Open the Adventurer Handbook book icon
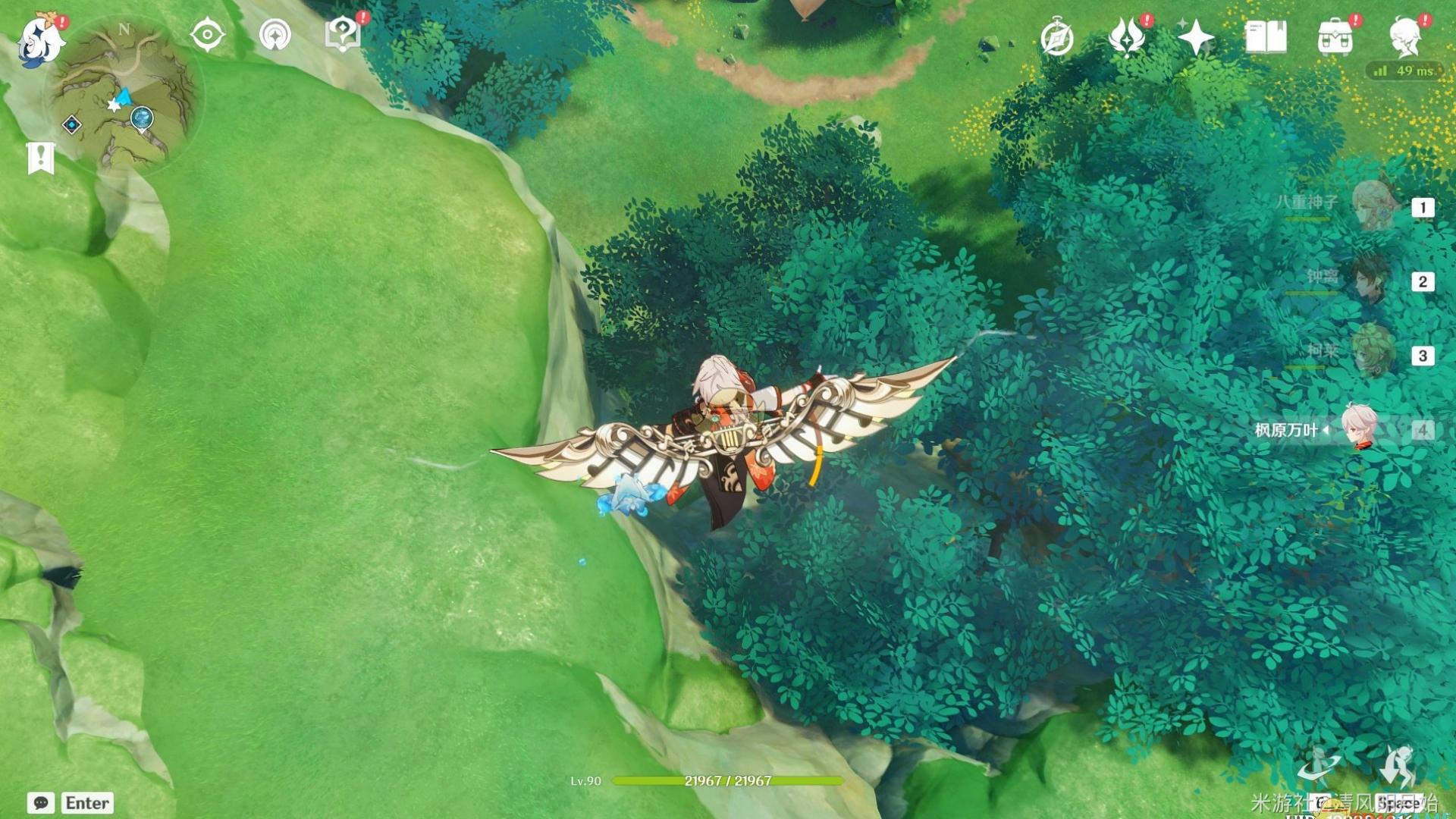The height and width of the screenshot is (819, 1456). coord(1266,37)
